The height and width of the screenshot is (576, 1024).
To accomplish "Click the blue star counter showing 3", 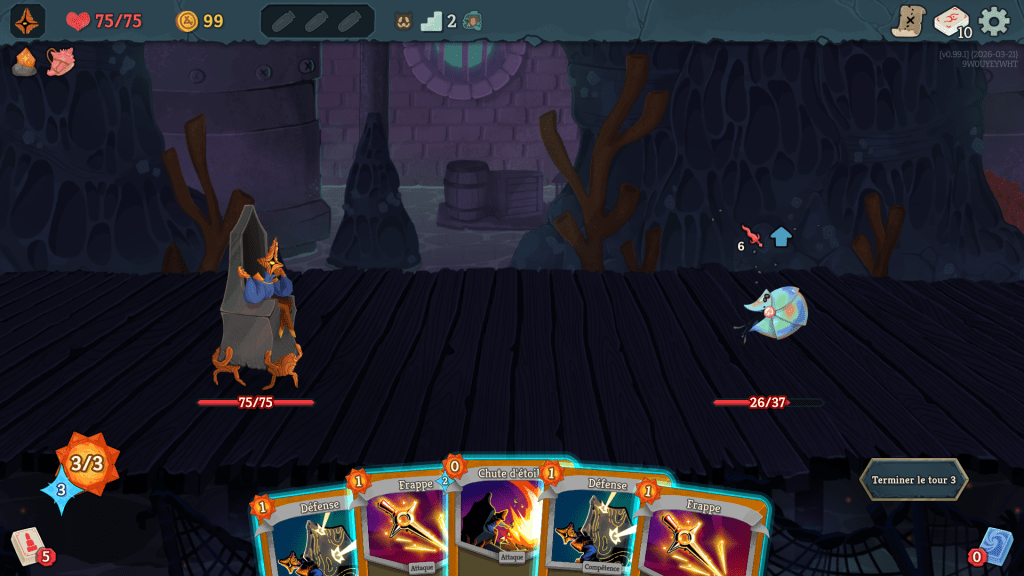I will [60, 491].
